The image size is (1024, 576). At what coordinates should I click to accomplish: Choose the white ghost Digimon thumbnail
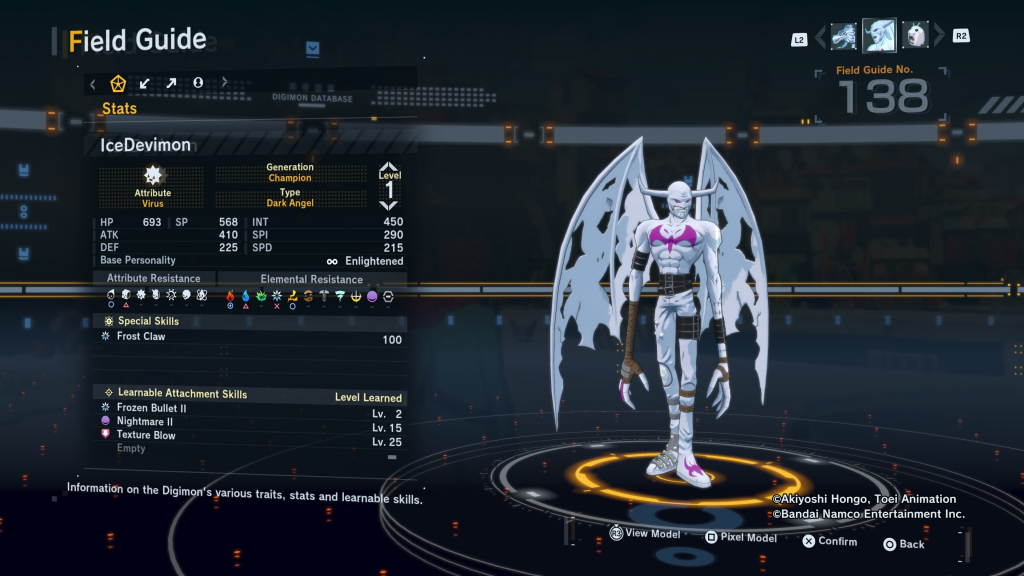pyautogui.click(x=914, y=36)
